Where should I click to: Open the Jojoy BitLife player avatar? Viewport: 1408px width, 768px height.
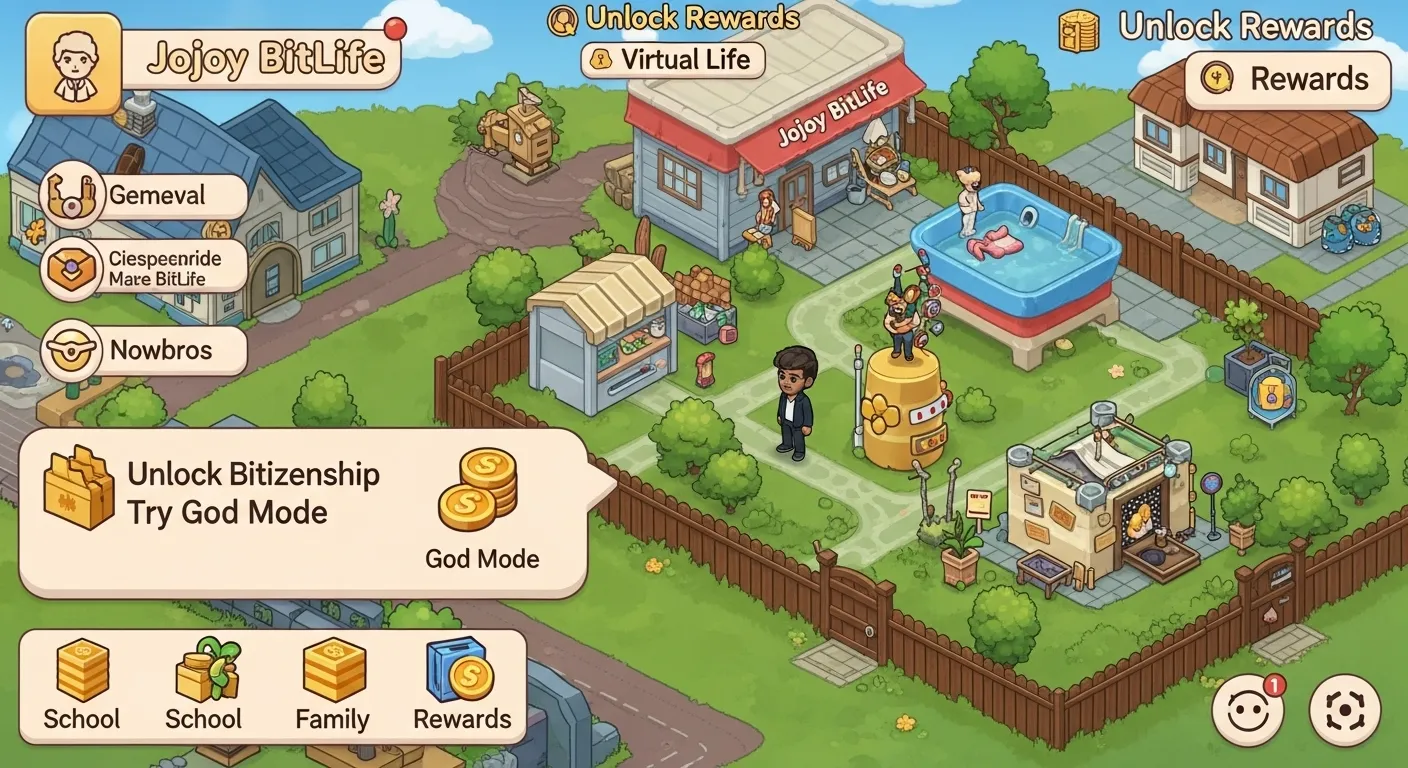(73, 64)
